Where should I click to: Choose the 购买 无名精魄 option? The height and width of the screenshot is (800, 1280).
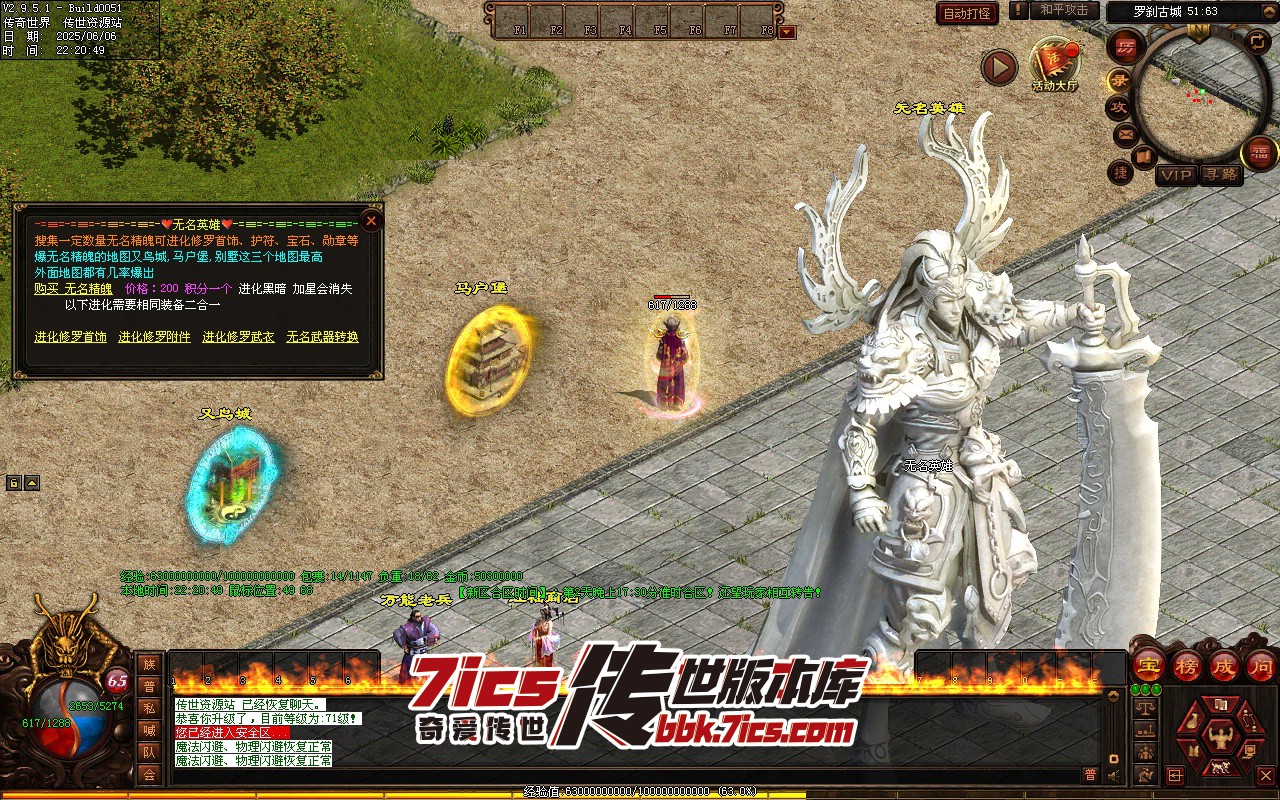coord(73,288)
